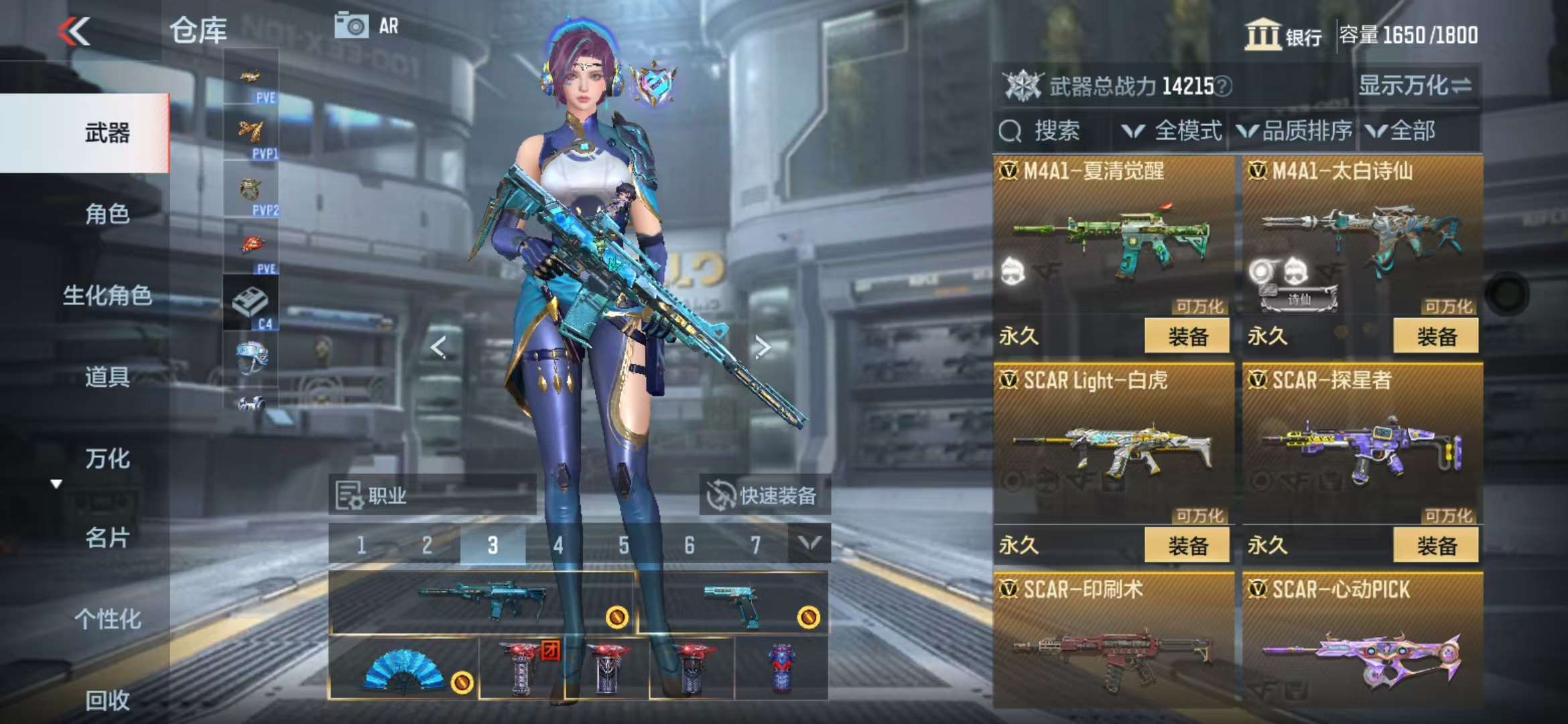
Task: Equip the M4A1-太白诗仙 rifle
Action: coord(1435,336)
